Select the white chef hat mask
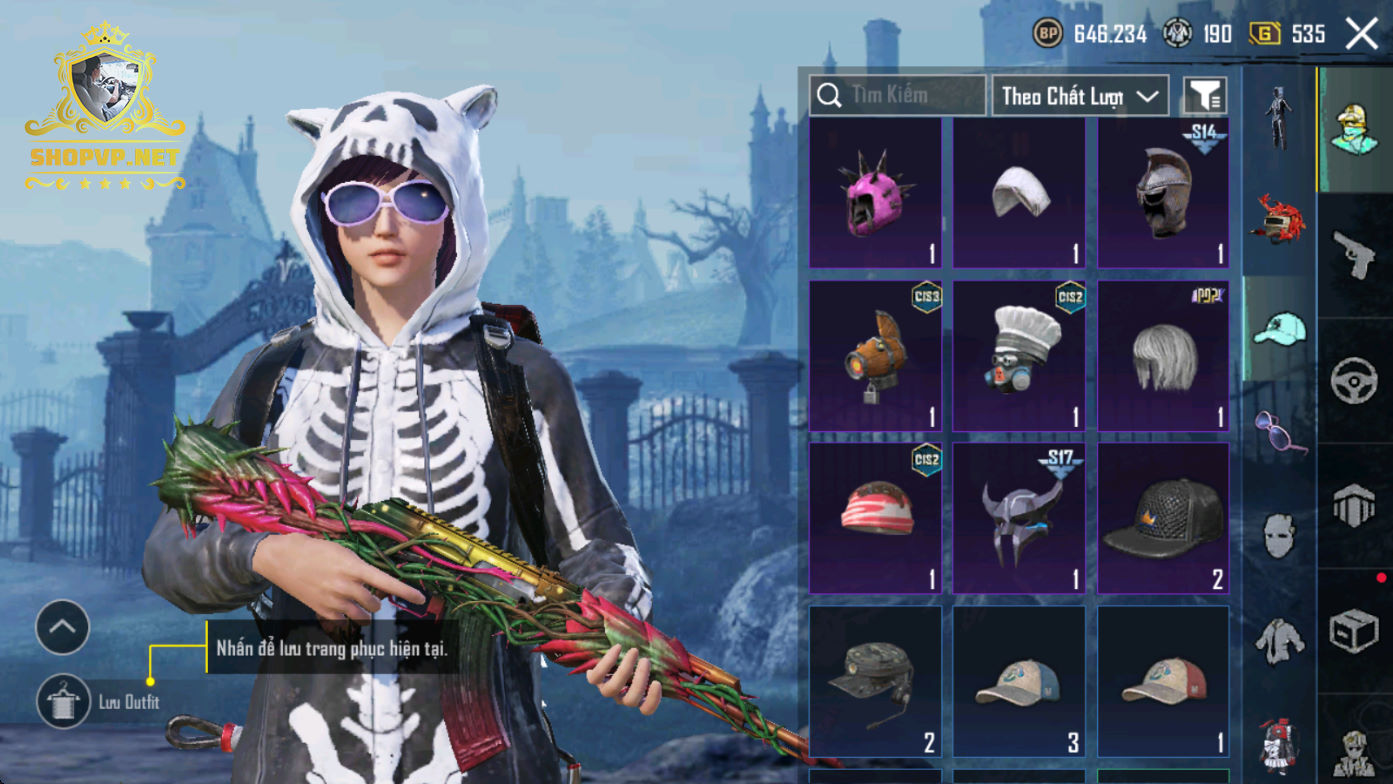This screenshot has height=784, width=1393. point(1019,356)
